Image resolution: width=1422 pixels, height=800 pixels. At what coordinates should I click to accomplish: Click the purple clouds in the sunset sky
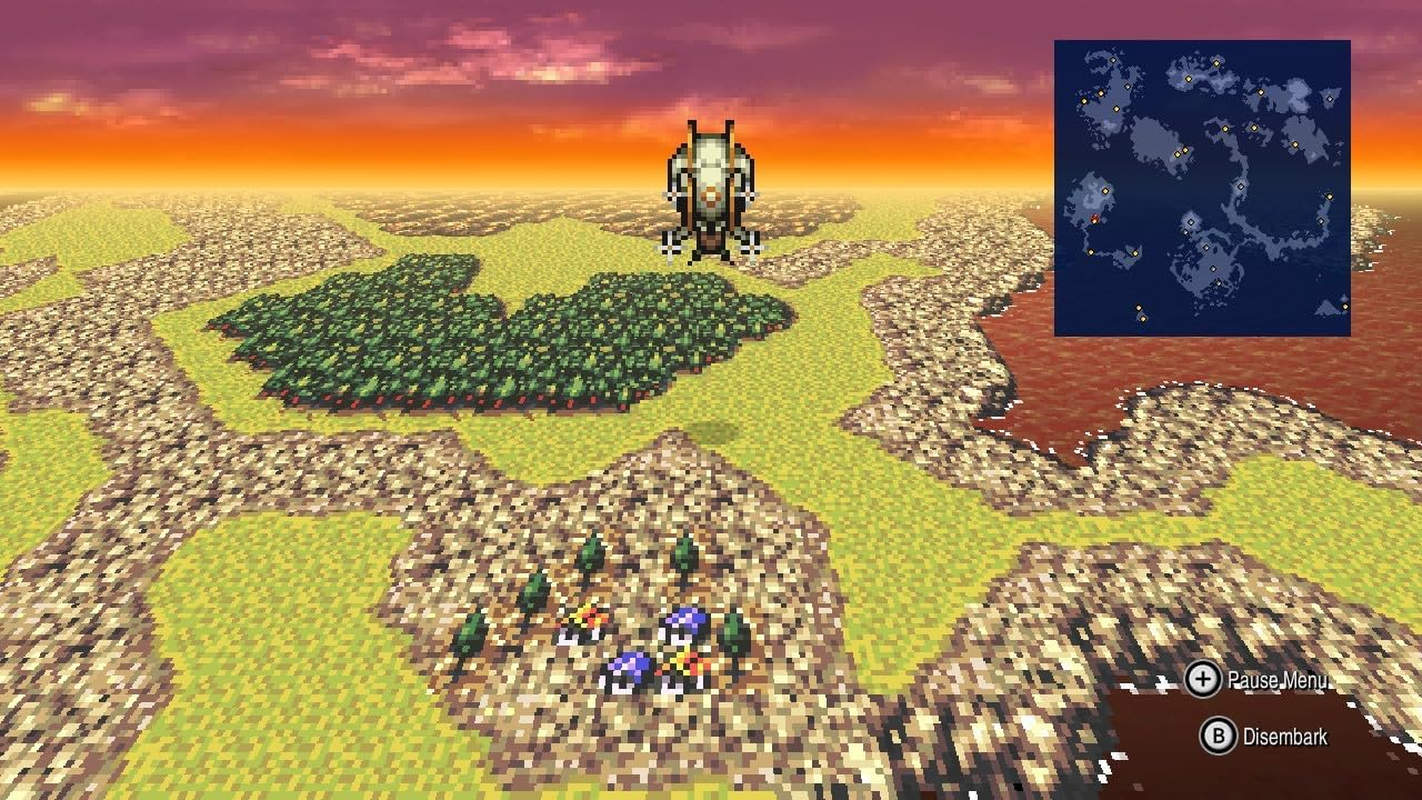[x=400, y=45]
